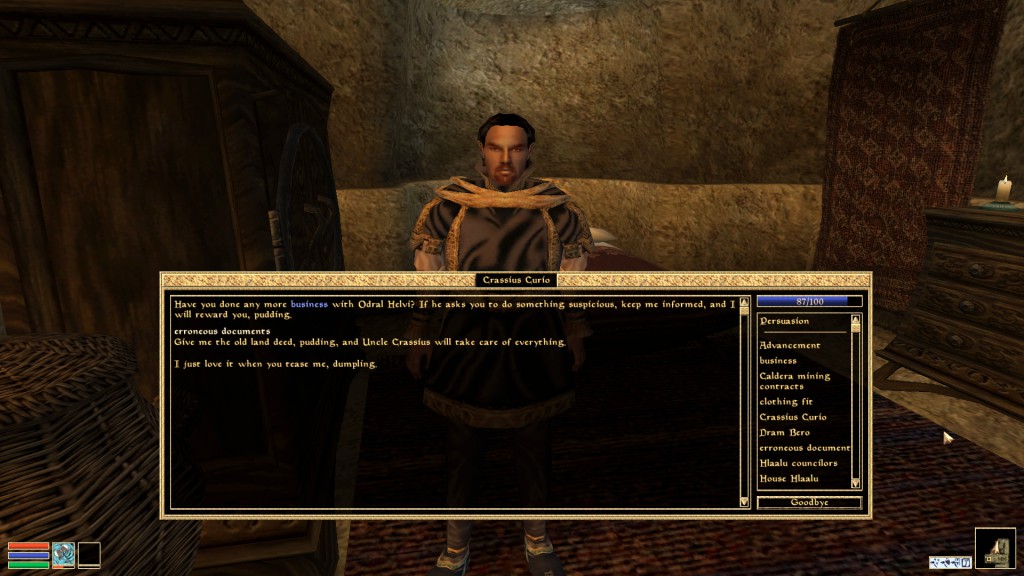Select the House Hlaalu topic
Screen dimensions: 1024x576
pos(788,479)
